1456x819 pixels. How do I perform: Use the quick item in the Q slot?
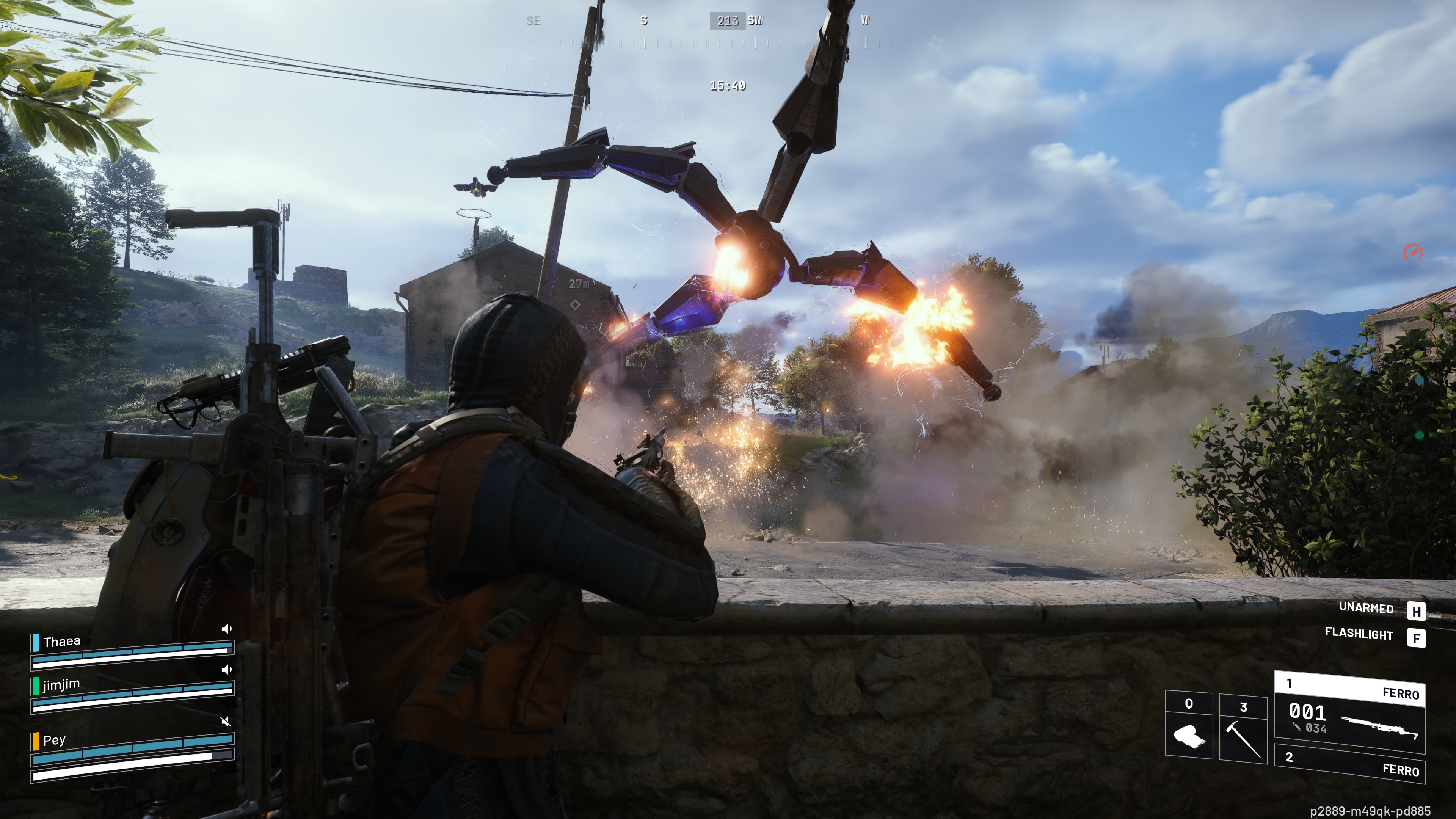pyautogui.click(x=1189, y=726)
